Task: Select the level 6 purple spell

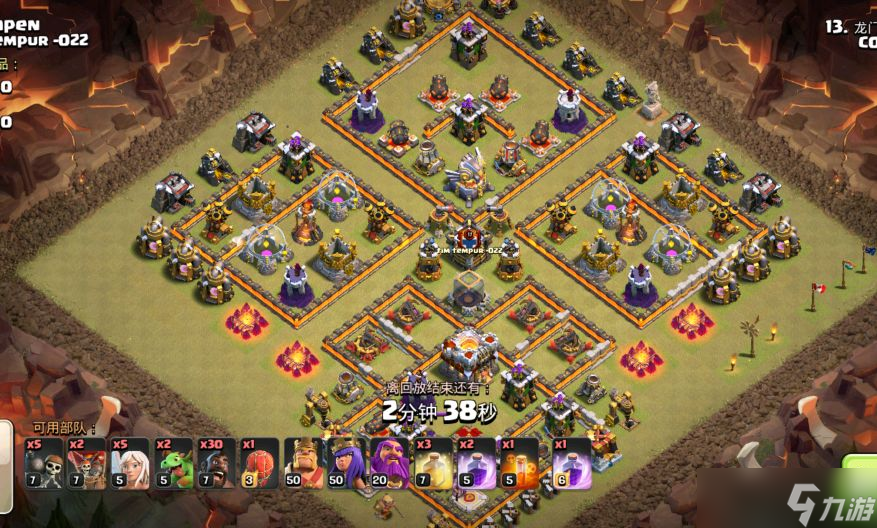Action: tap(570, 463)
